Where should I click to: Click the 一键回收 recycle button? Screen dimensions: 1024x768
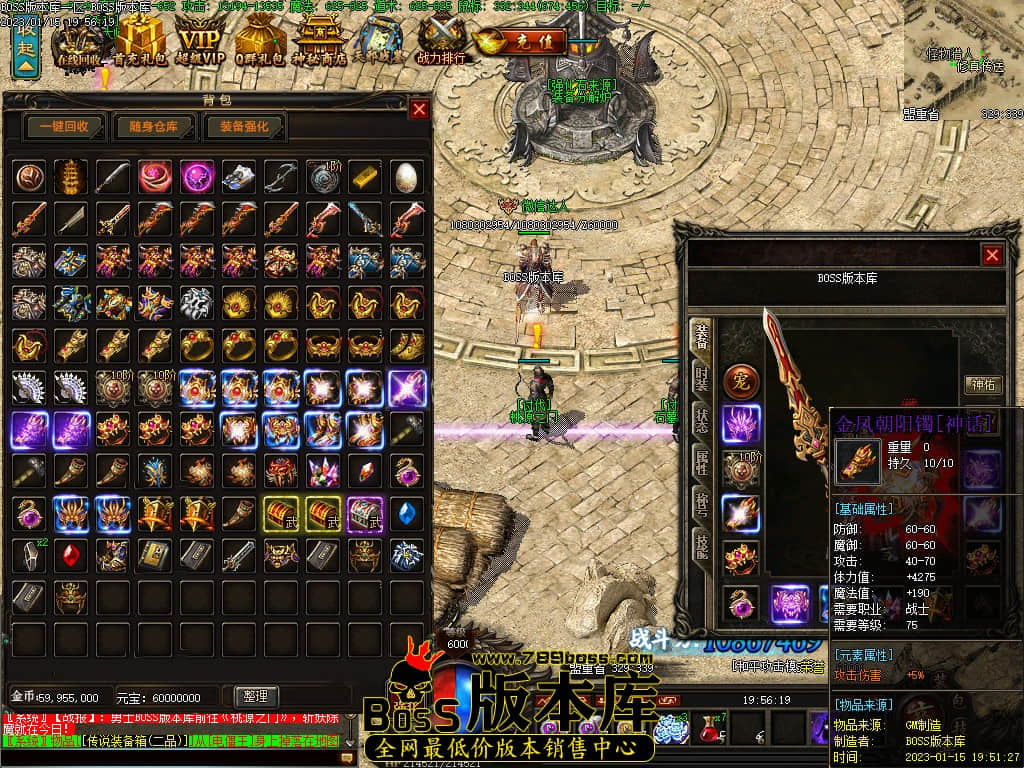[x=64, y=127]
